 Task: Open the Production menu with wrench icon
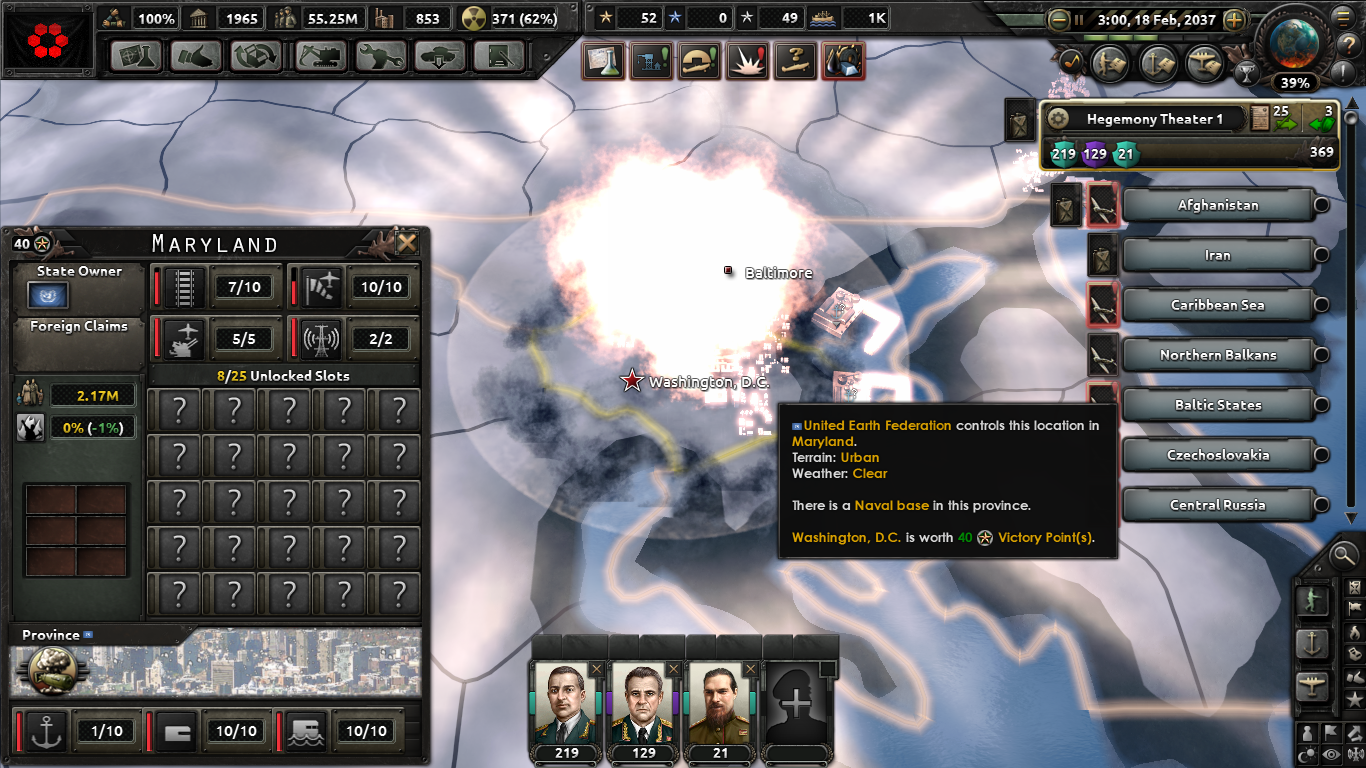tap(383, 56)
